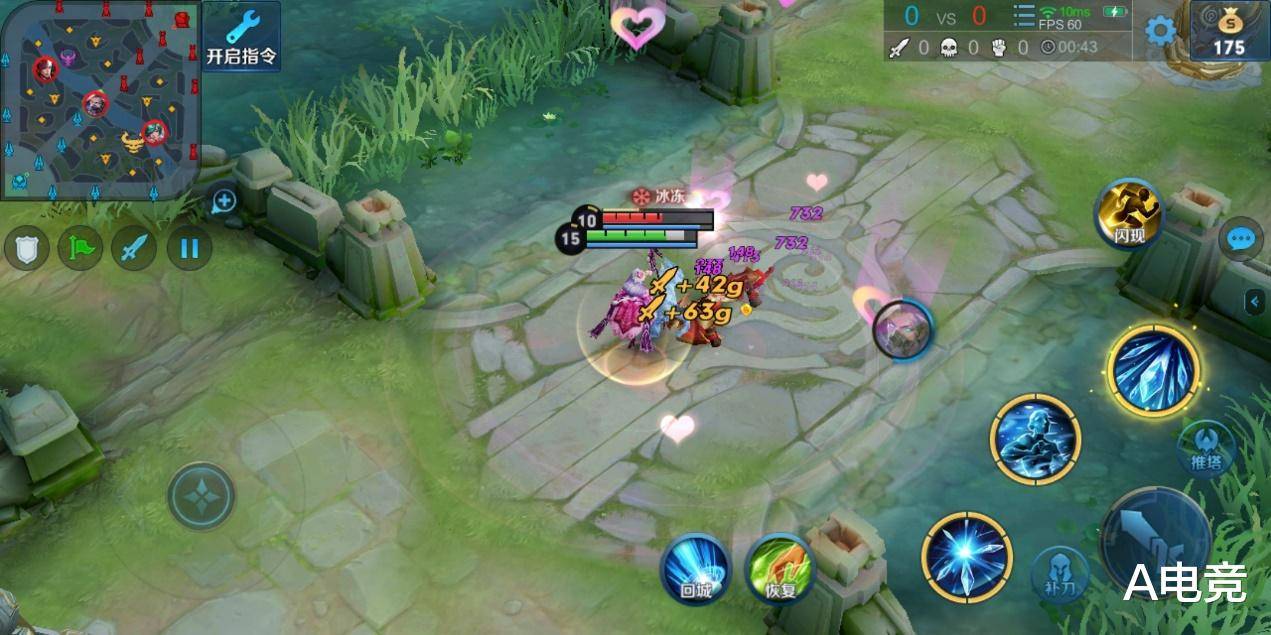Click the magnifier plus icon beside the minimap

click(x=224, y=201)
